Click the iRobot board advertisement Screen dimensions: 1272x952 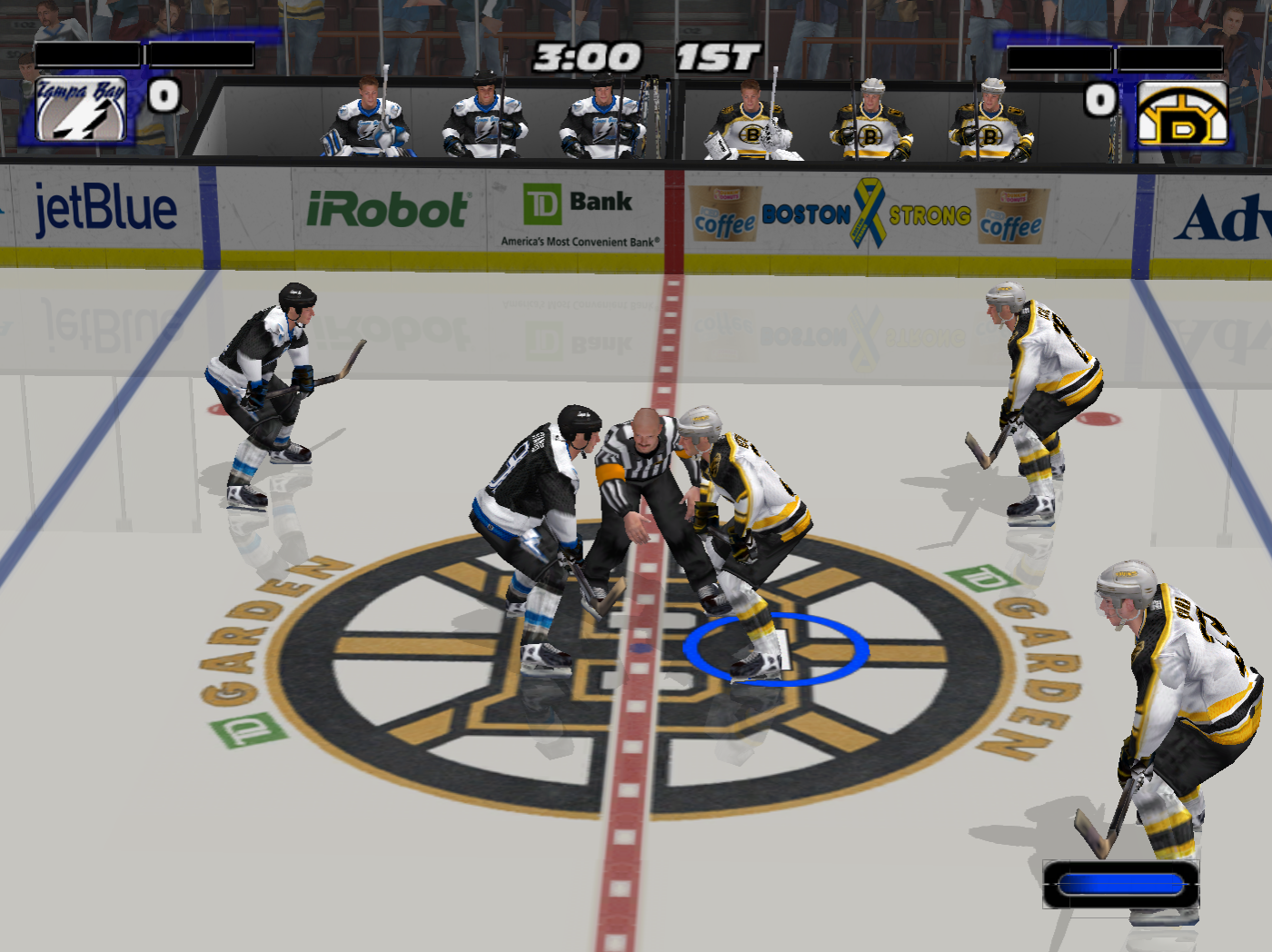[x=391, y=209]
